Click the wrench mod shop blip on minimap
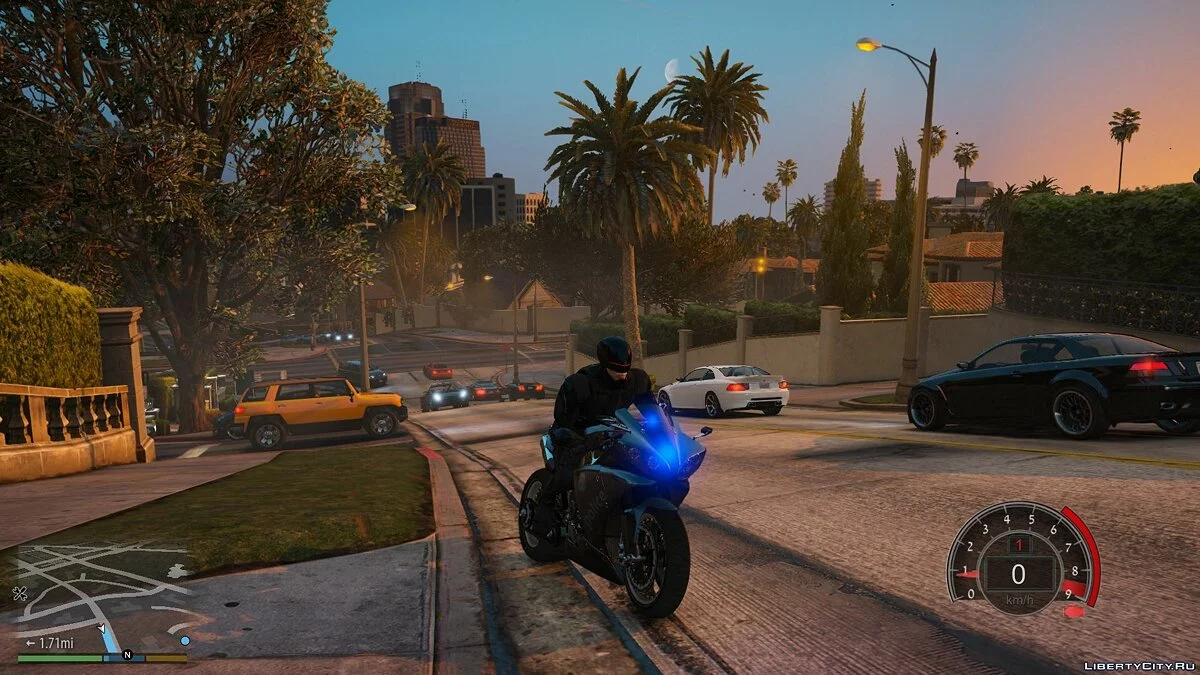1200x675 pixels. click(20, 593)
